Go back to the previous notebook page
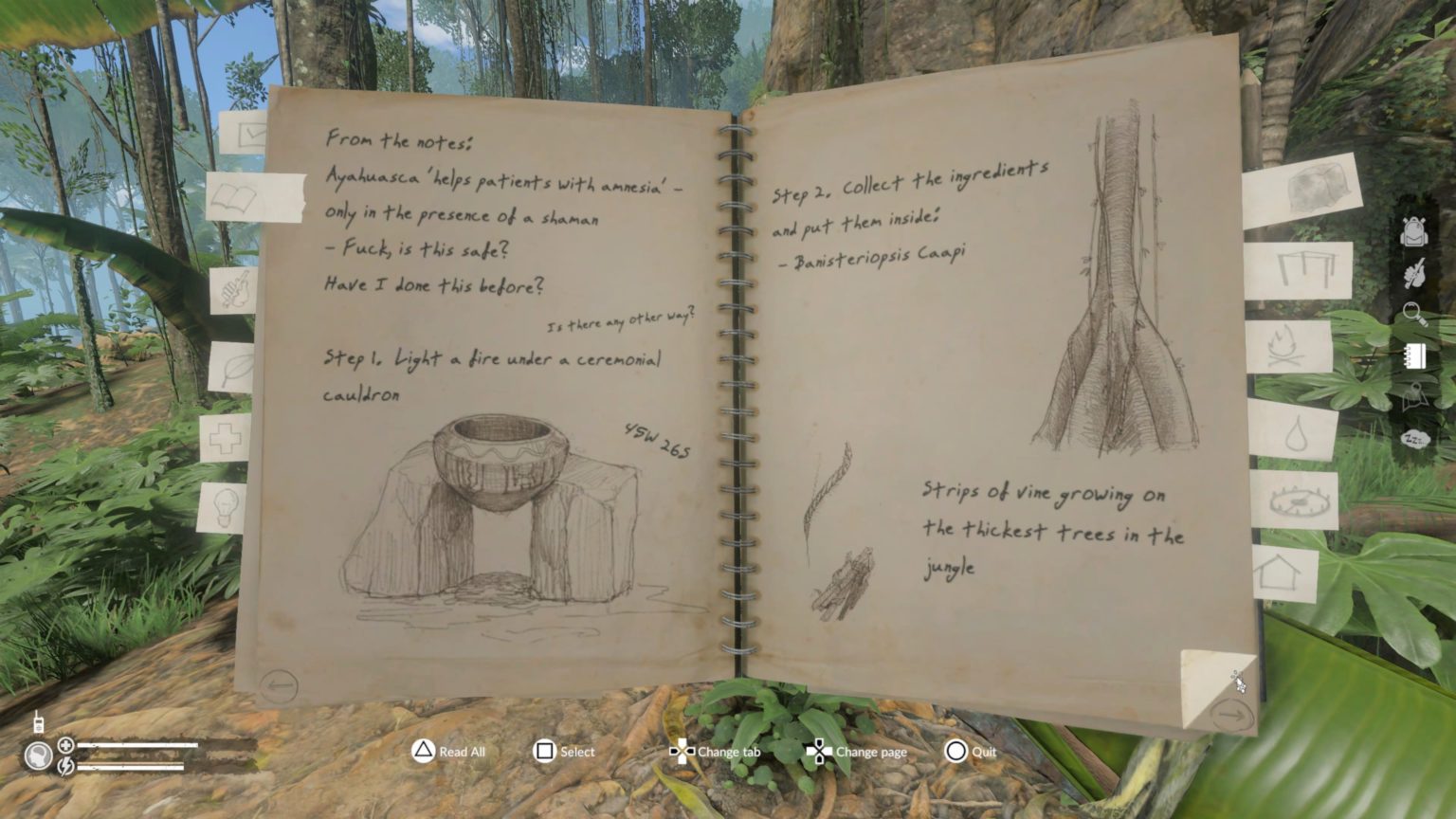The width and height of the screenshot is (1456, 819). [x=279, y=684]
